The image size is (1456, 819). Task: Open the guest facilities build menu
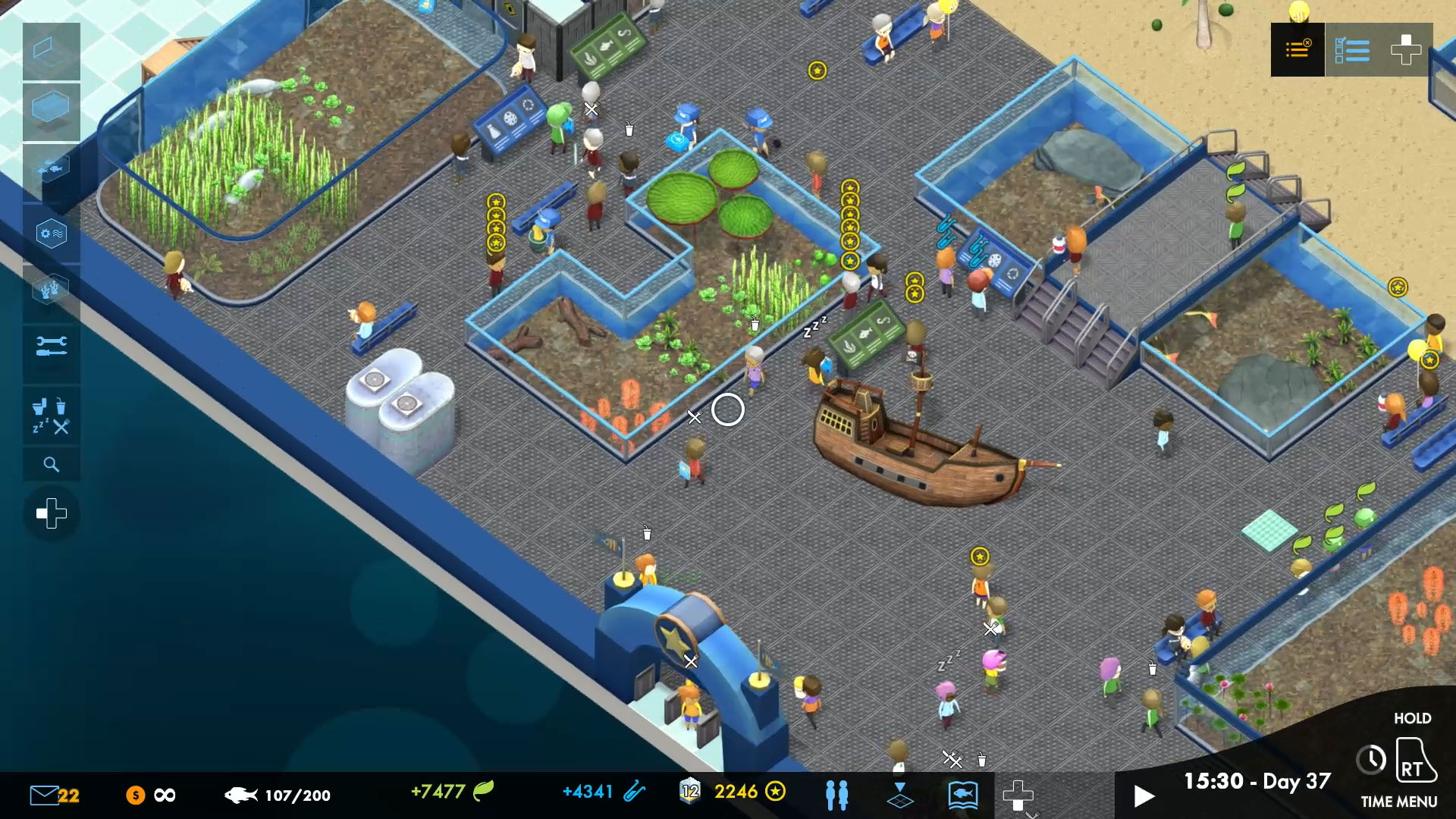52,416
